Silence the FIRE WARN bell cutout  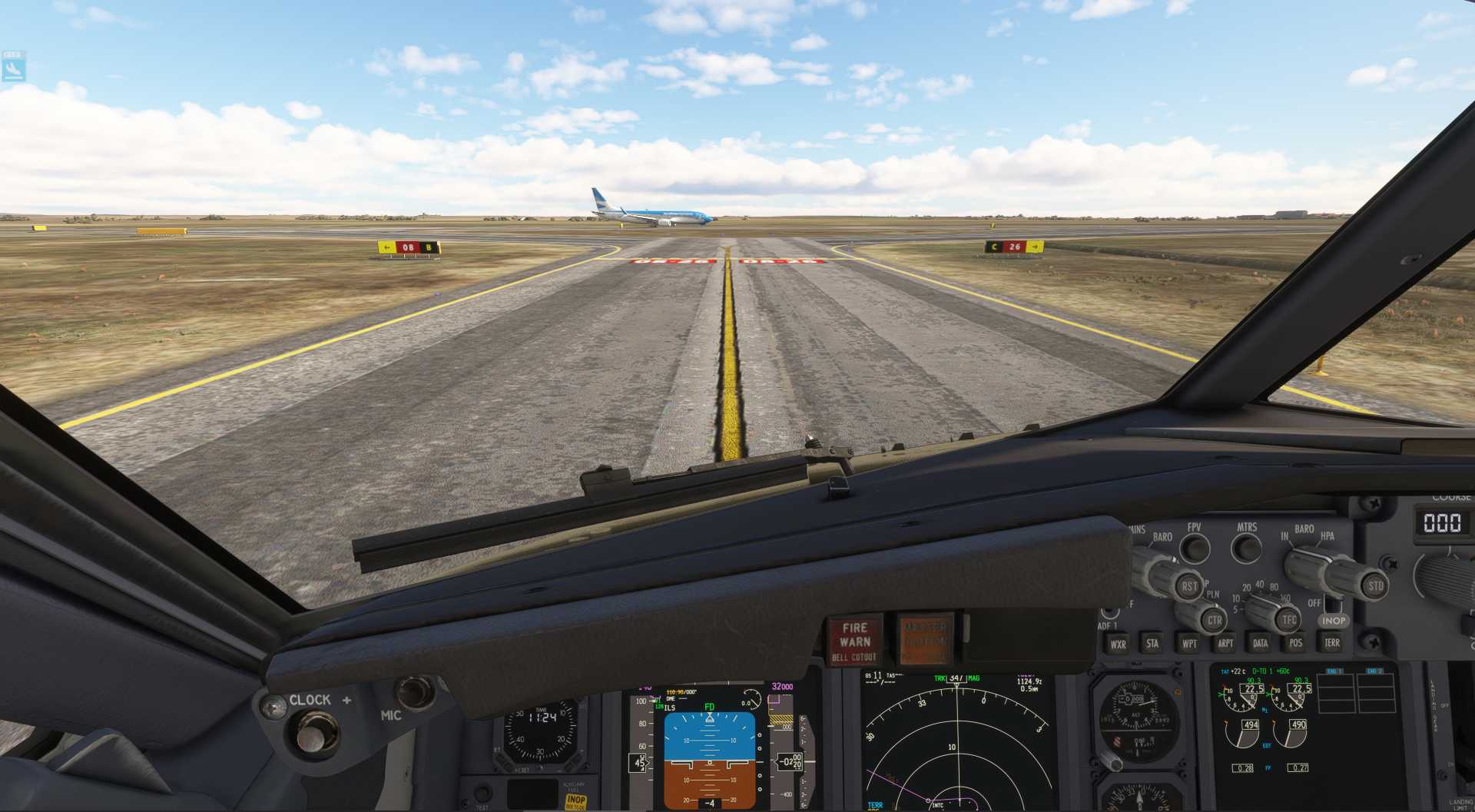(854, 640)
